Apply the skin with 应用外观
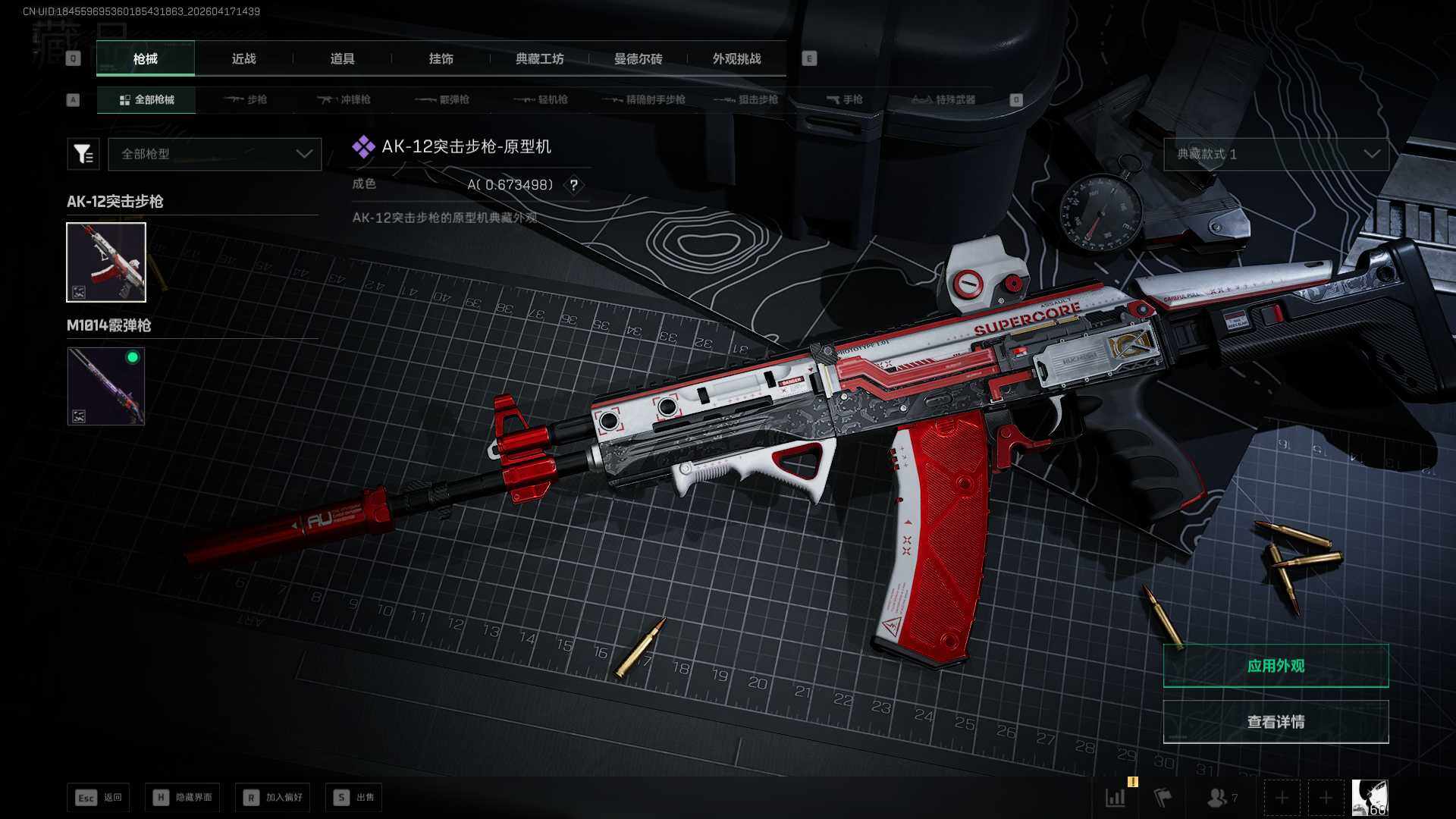 tap(1276, 666)
